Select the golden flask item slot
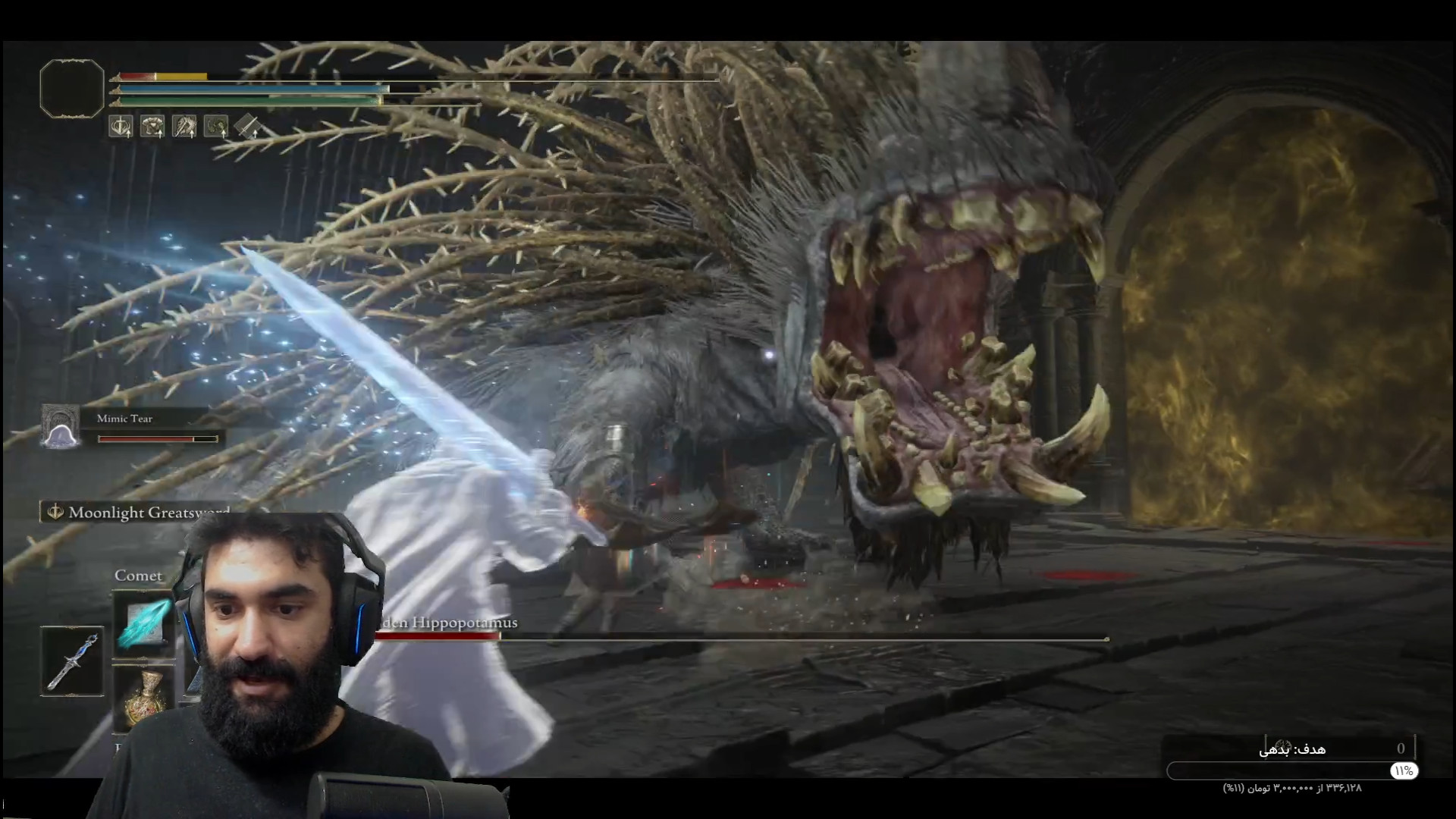 coord(144,698)
